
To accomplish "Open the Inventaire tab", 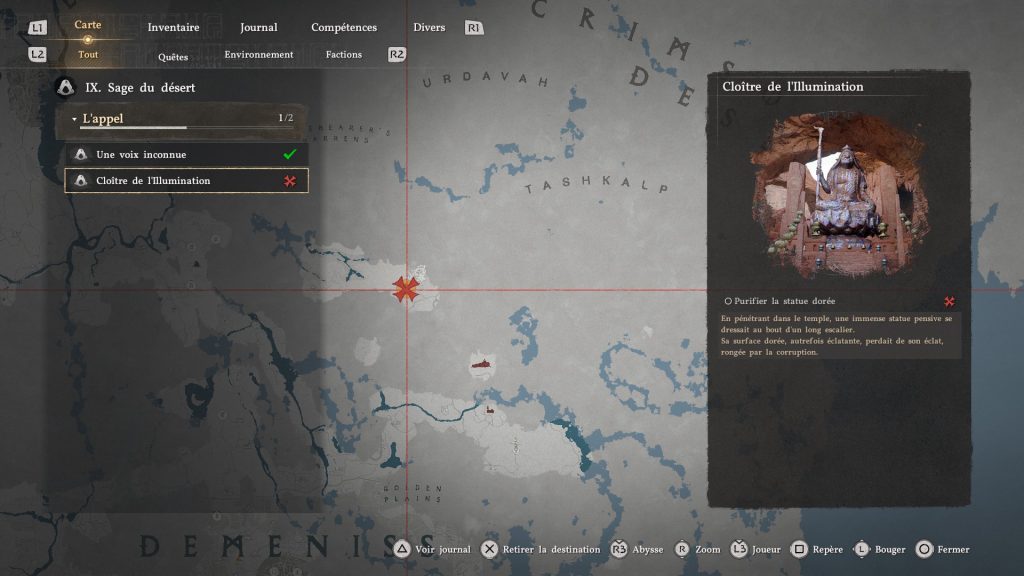I will pyautogui.click(x=173, y=27).
